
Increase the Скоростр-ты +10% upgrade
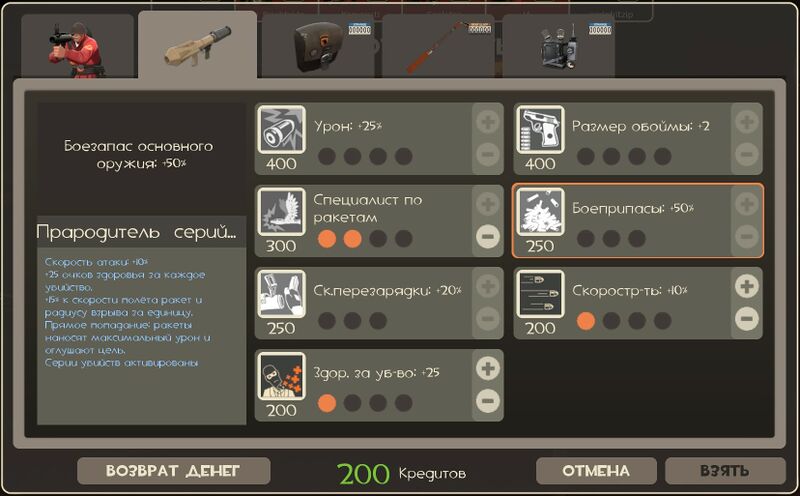746,286
